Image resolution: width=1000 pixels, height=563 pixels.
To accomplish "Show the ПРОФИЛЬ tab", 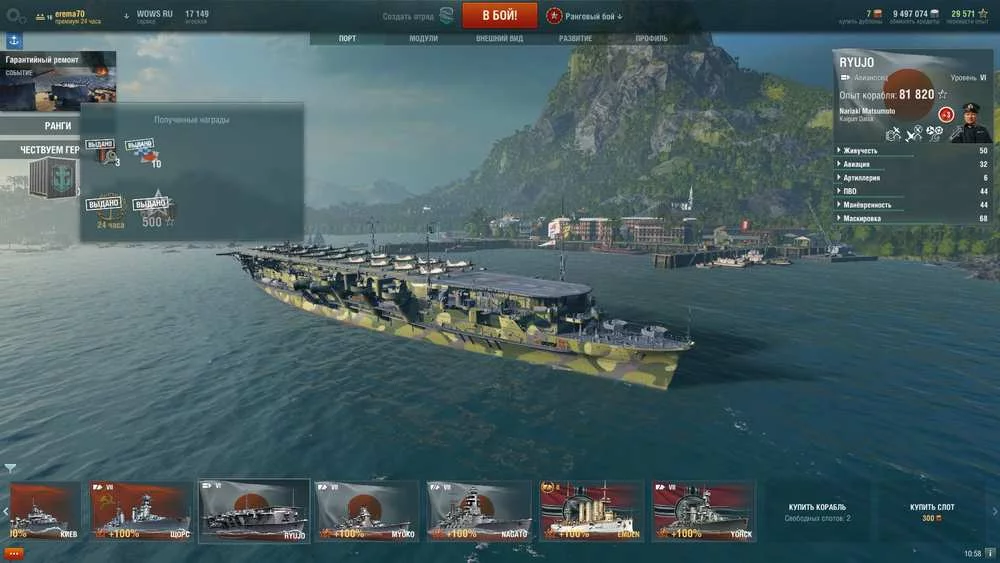I will (x=651, y=39).
